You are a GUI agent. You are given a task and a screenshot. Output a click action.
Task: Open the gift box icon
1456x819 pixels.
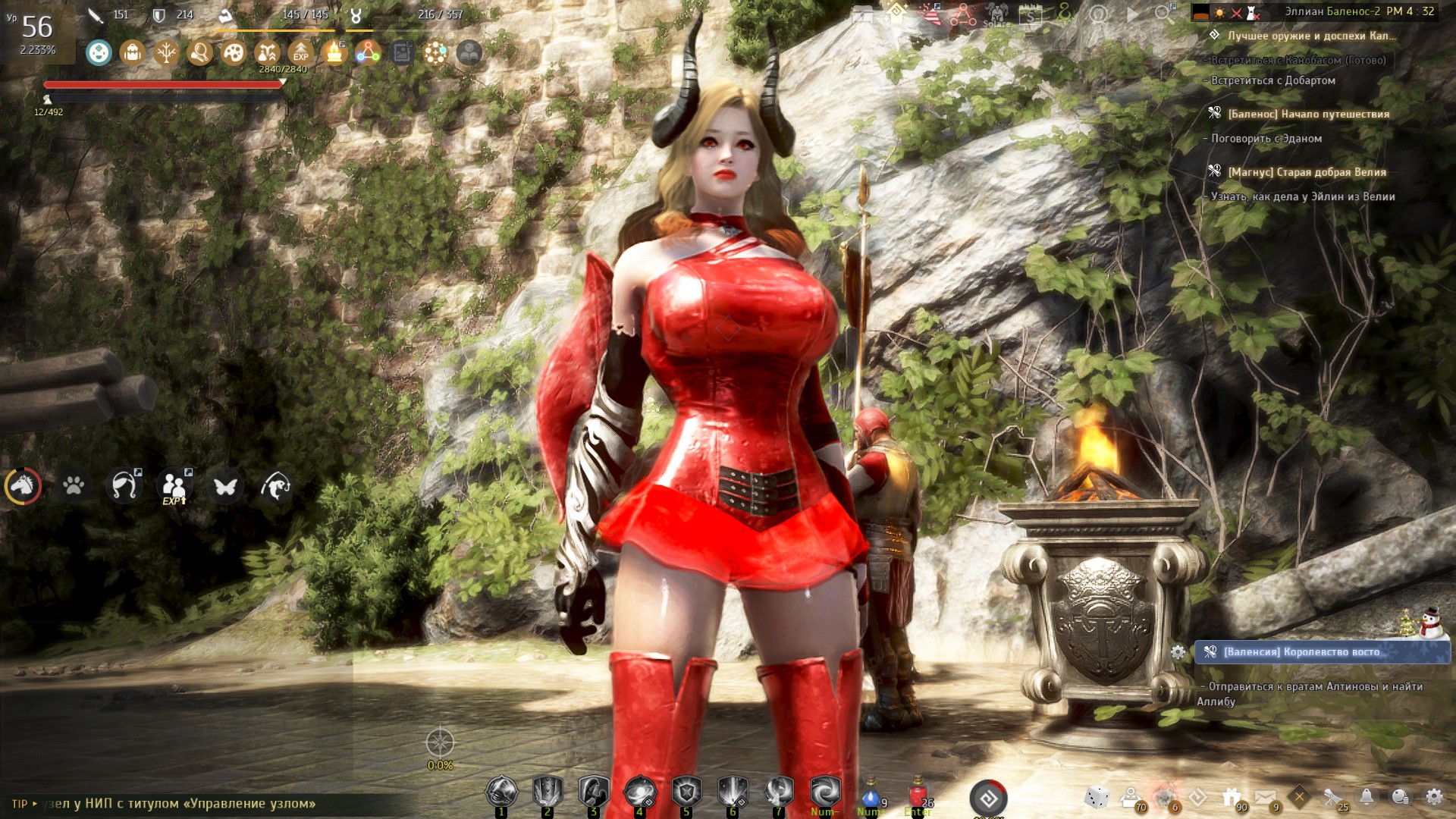pos(1232,797)
